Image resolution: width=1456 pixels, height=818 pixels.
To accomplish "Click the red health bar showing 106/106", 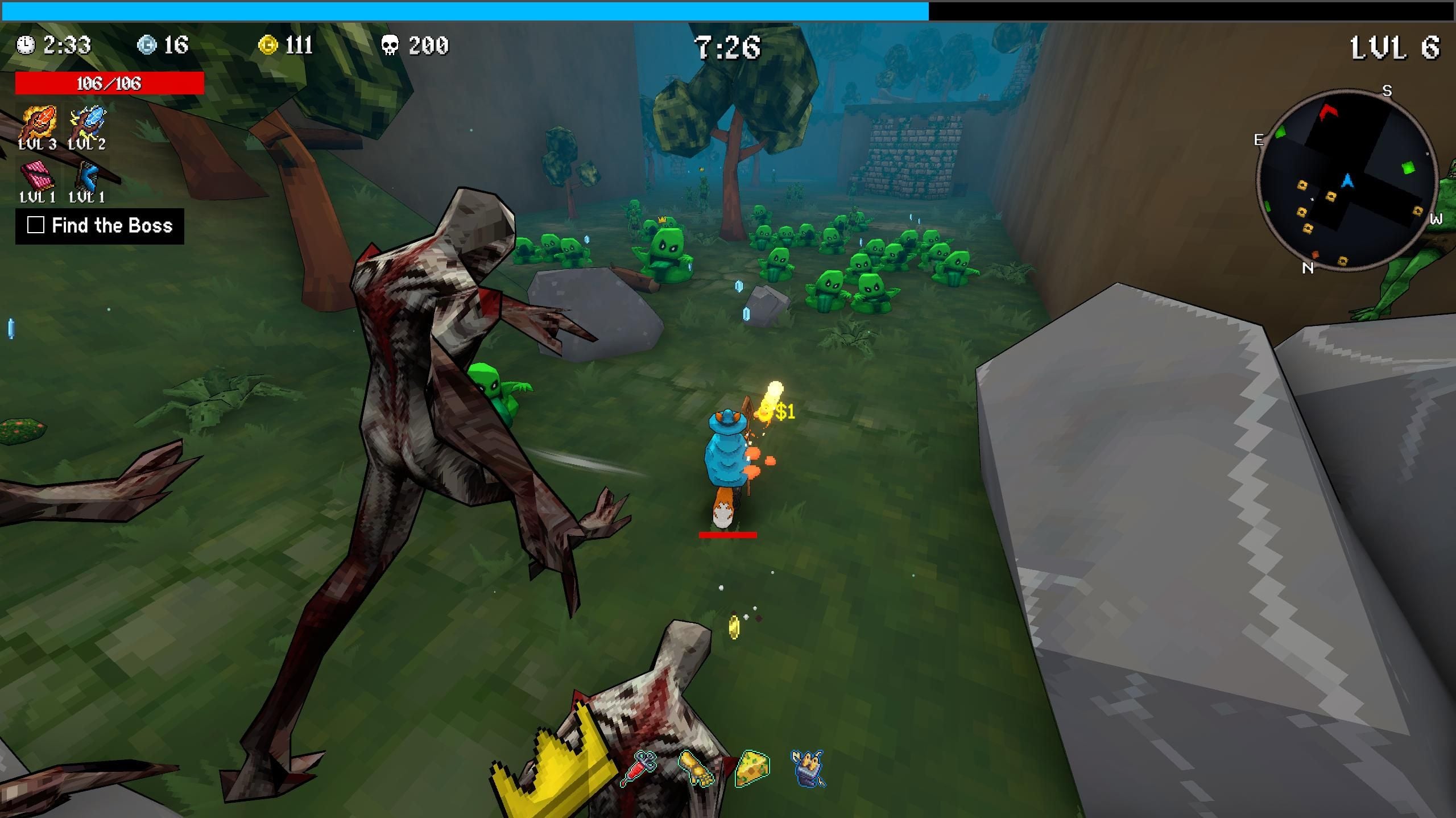I will [110, 82].
